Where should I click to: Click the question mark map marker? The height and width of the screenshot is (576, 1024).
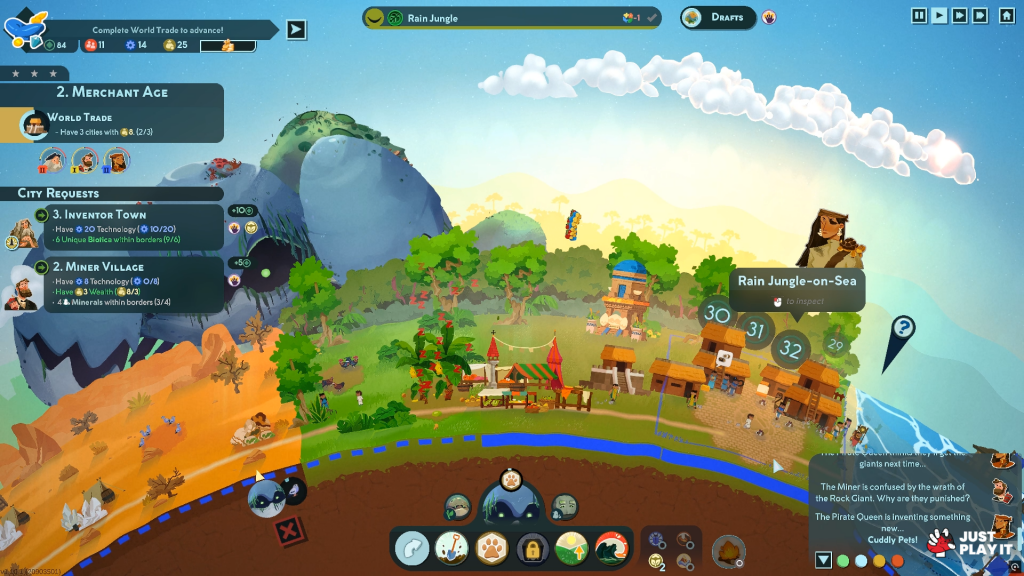903,327
